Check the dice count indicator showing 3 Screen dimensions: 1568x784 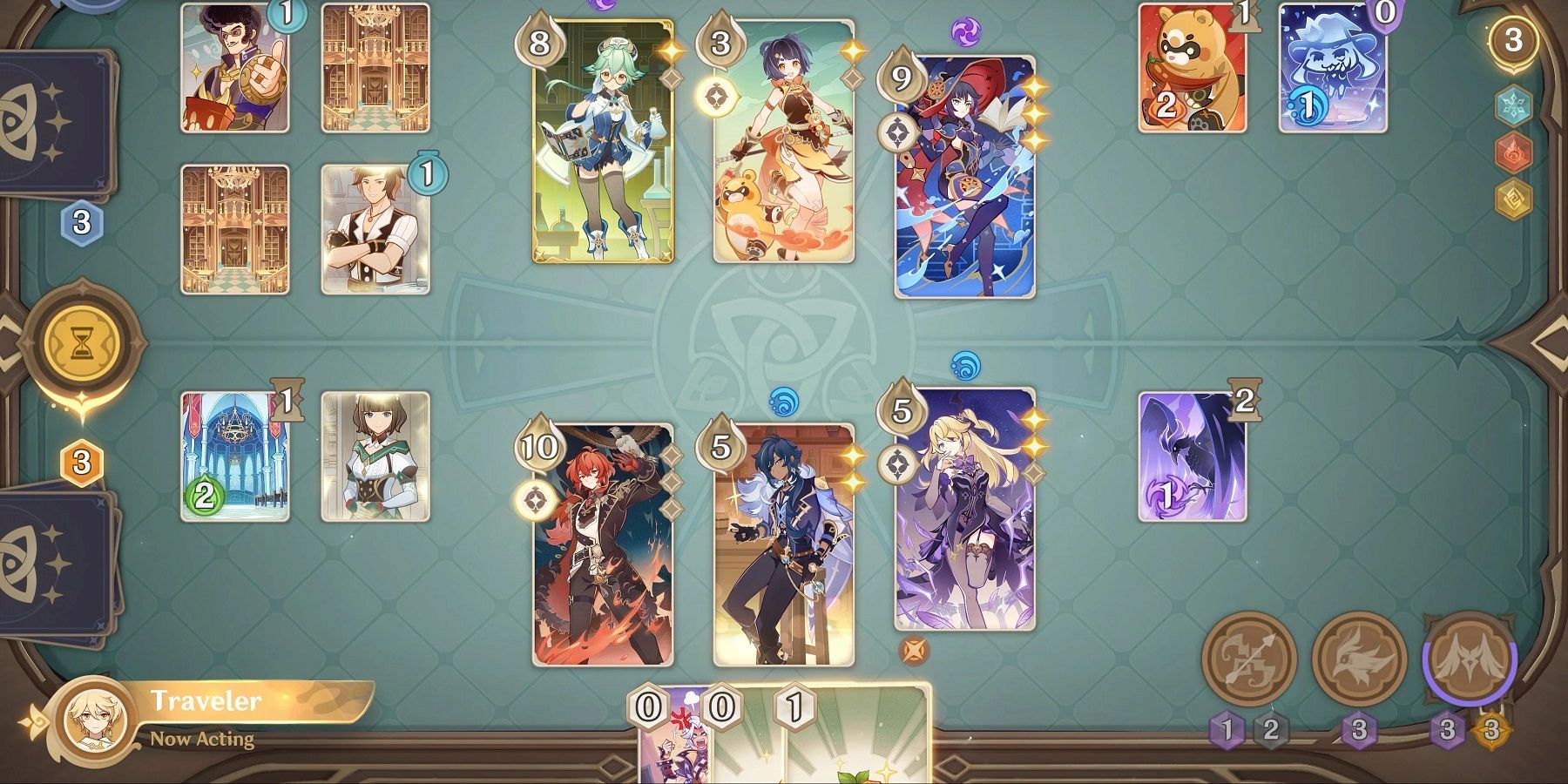click(1513, 39)
